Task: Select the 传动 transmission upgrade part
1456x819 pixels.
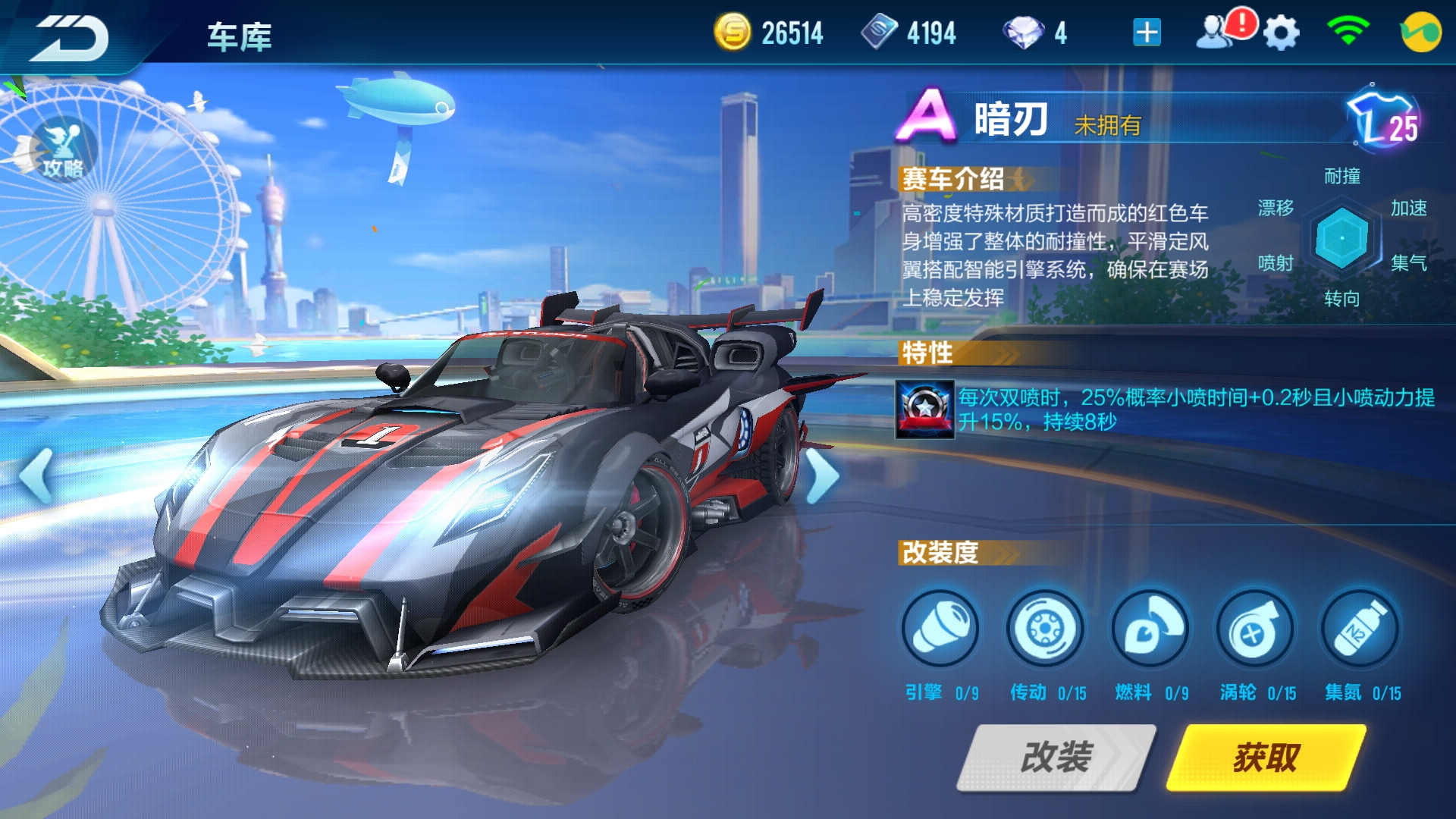Action: pos(1045,629)
